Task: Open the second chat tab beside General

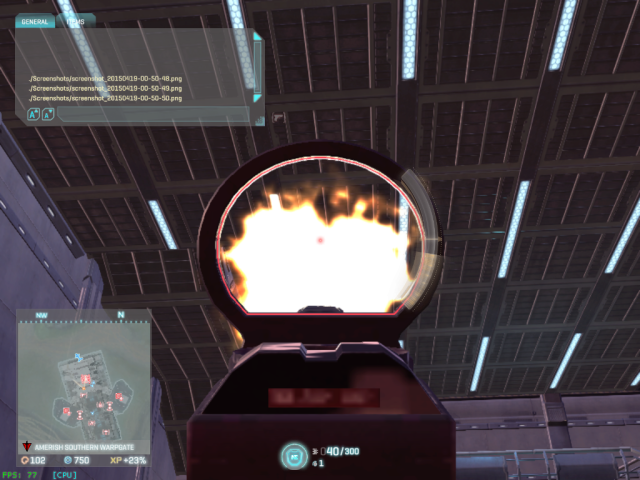Action: [76, 20]
